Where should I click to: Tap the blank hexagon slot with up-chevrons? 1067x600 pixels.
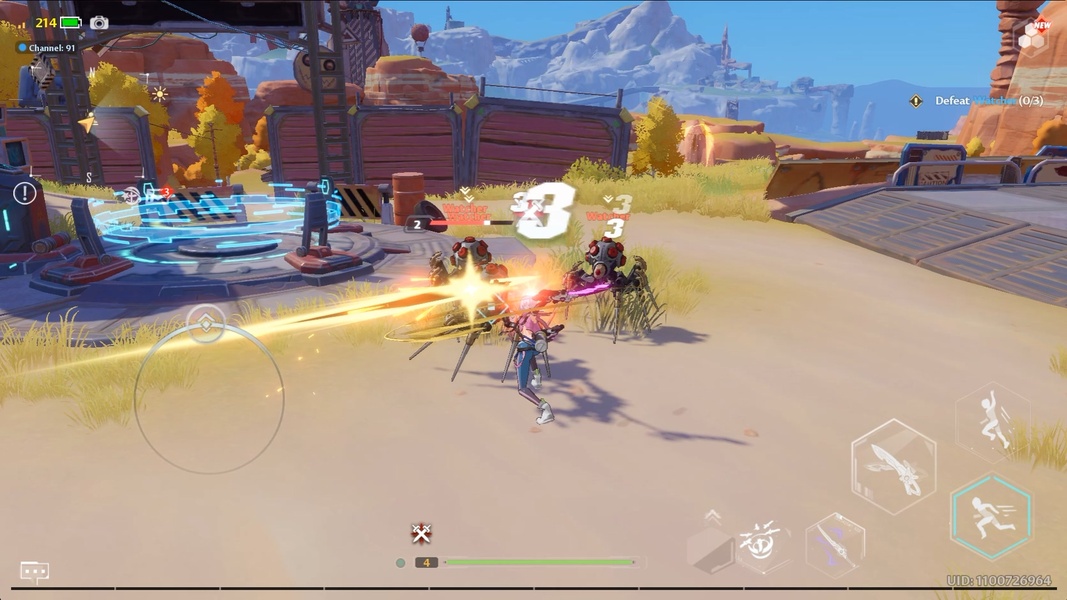click(711, 547)
